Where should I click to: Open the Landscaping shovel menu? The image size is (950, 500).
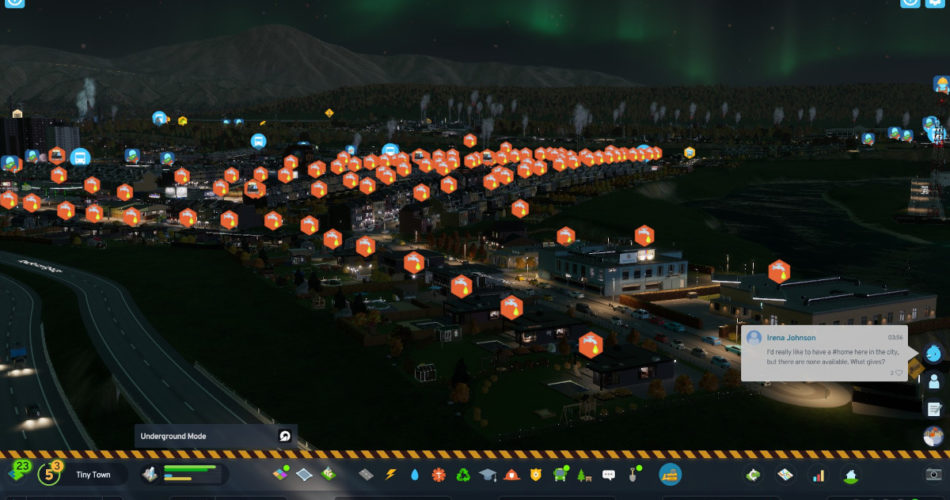(632, 474)
